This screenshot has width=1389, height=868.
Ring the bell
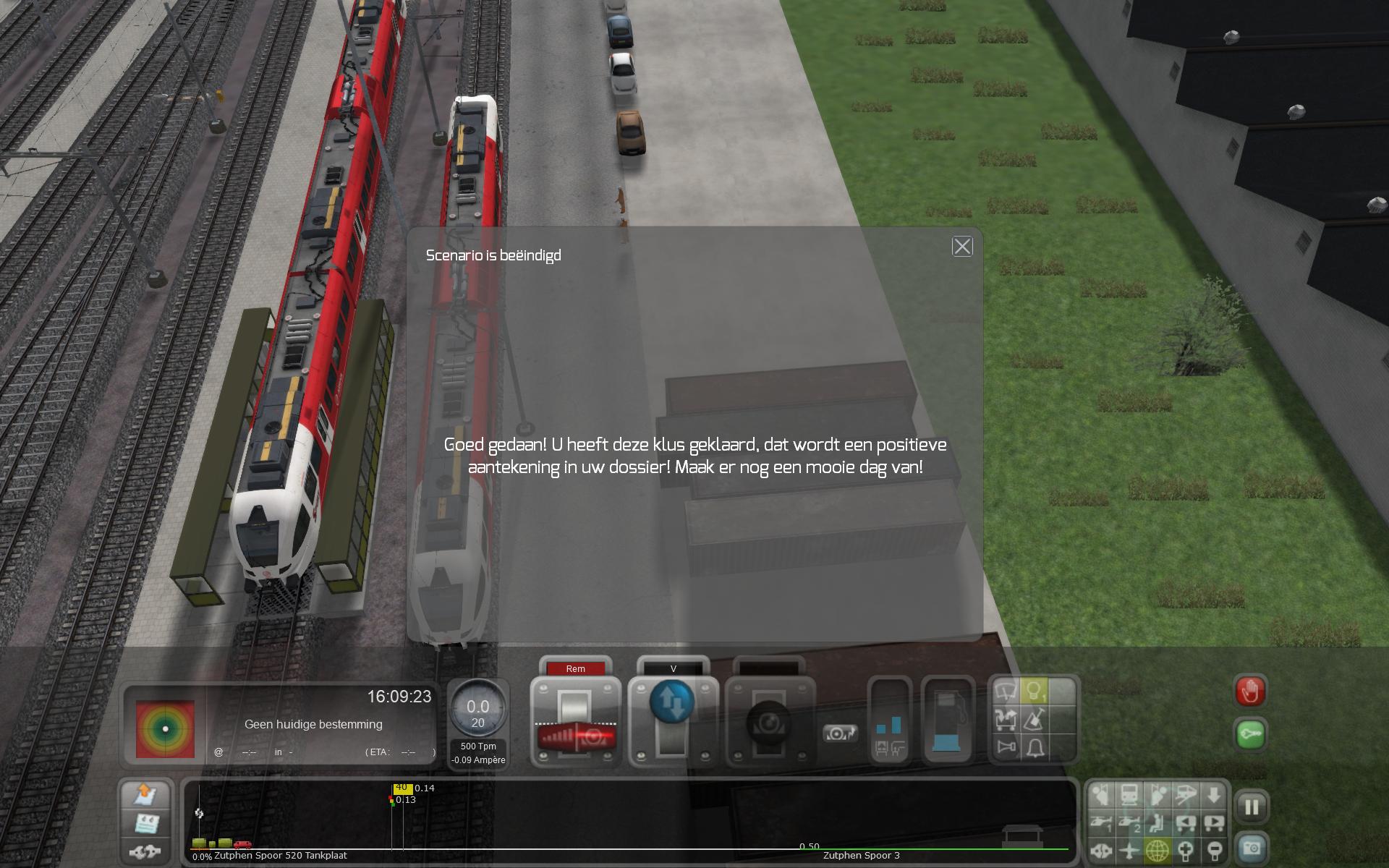(1035, 746)
